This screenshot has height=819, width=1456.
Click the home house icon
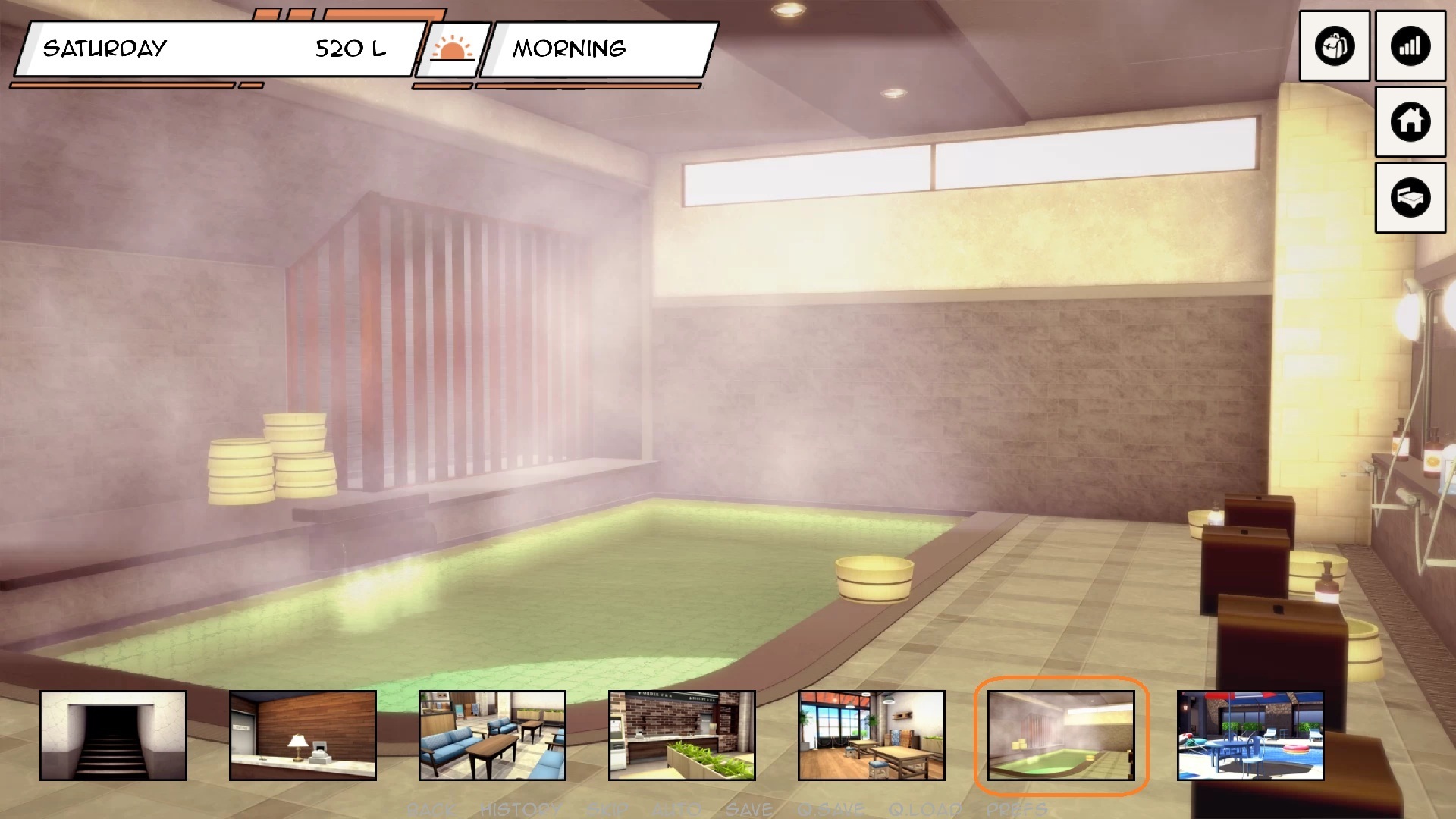pos(1410,121)
